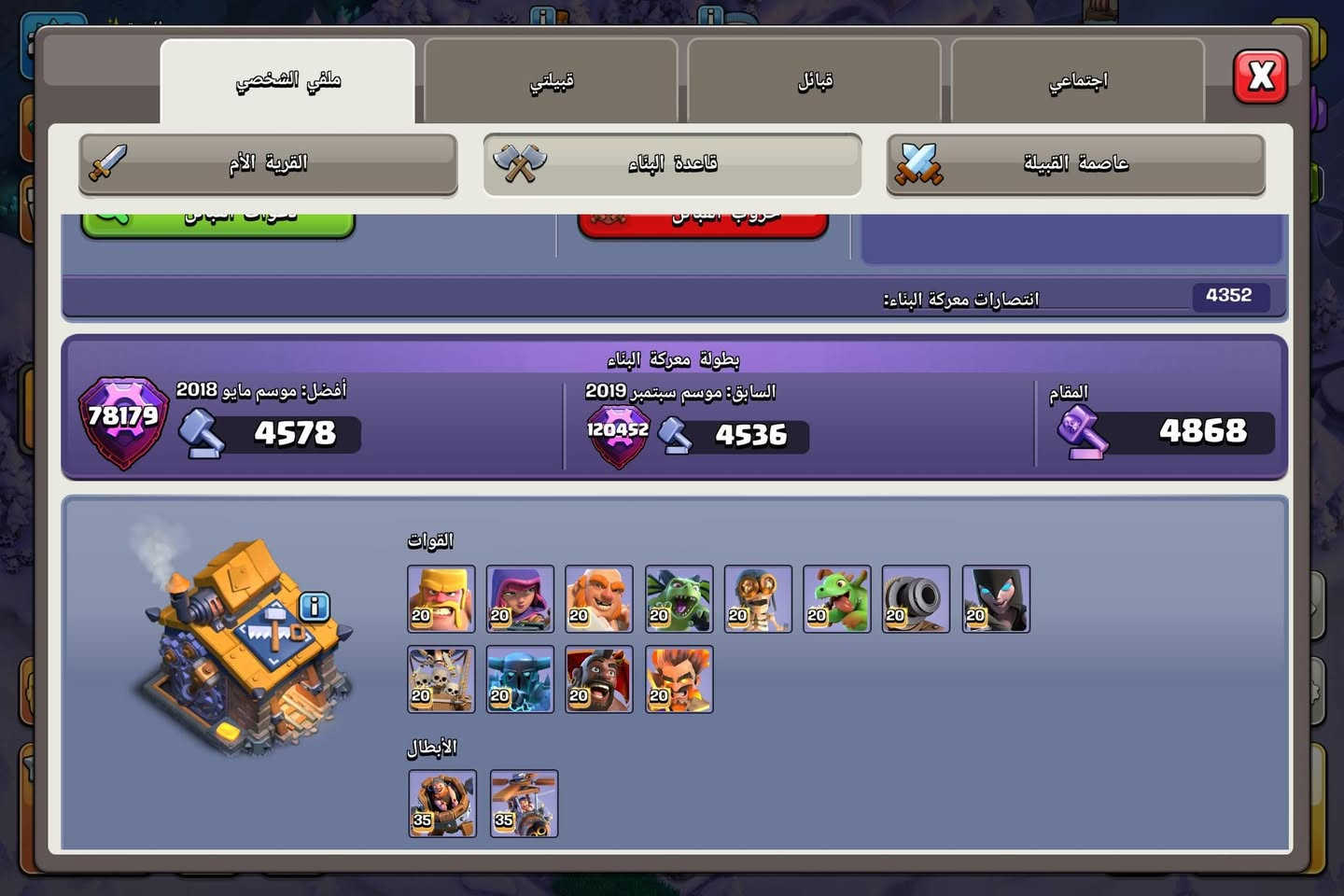Select the Hog Glider troop icon
The width and height of the screenshot is (1344, 896).
599,679
